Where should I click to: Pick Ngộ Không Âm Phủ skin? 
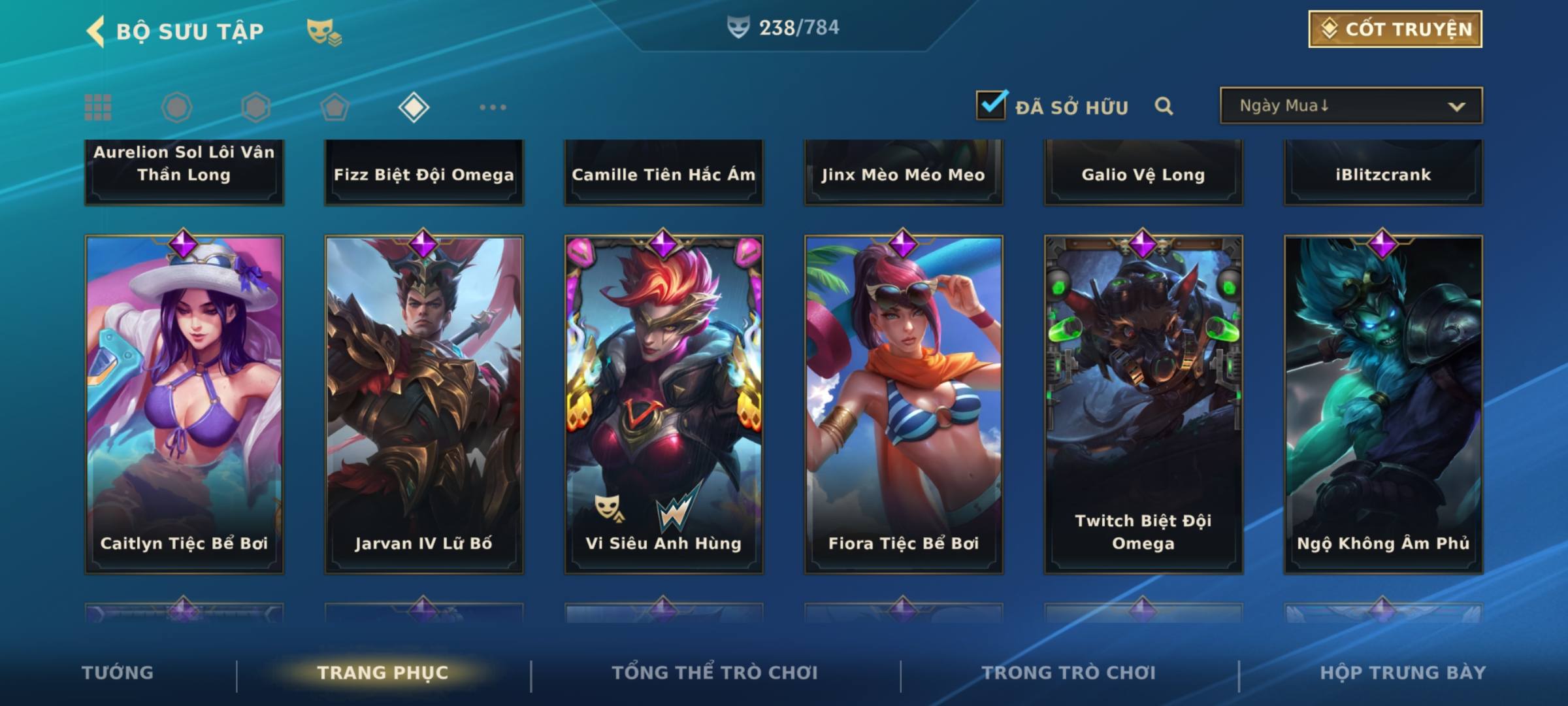click(1383, 404)
